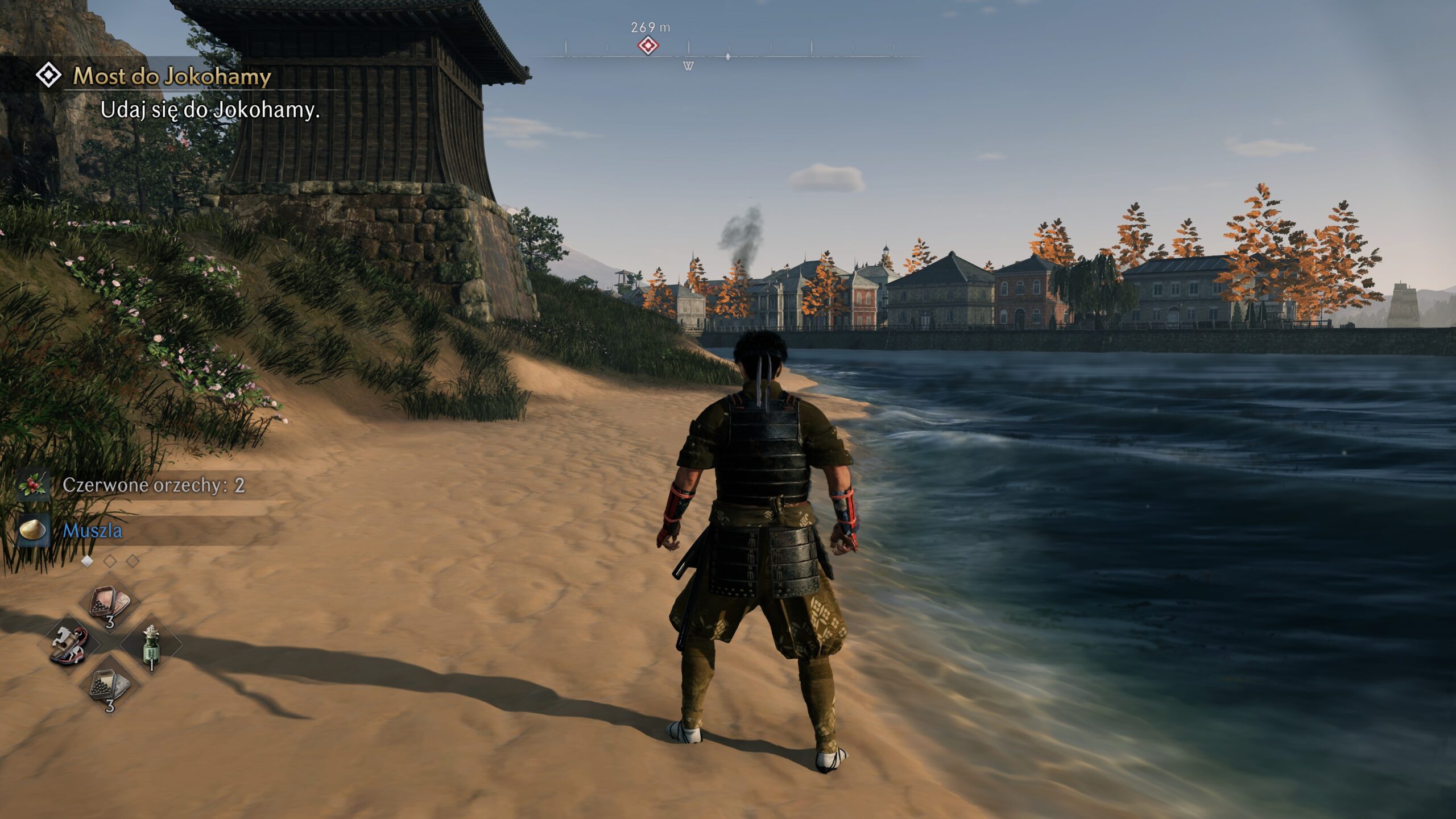Select the filled quick-slot page diamond
1456x819 pixels.
[87, 561]
